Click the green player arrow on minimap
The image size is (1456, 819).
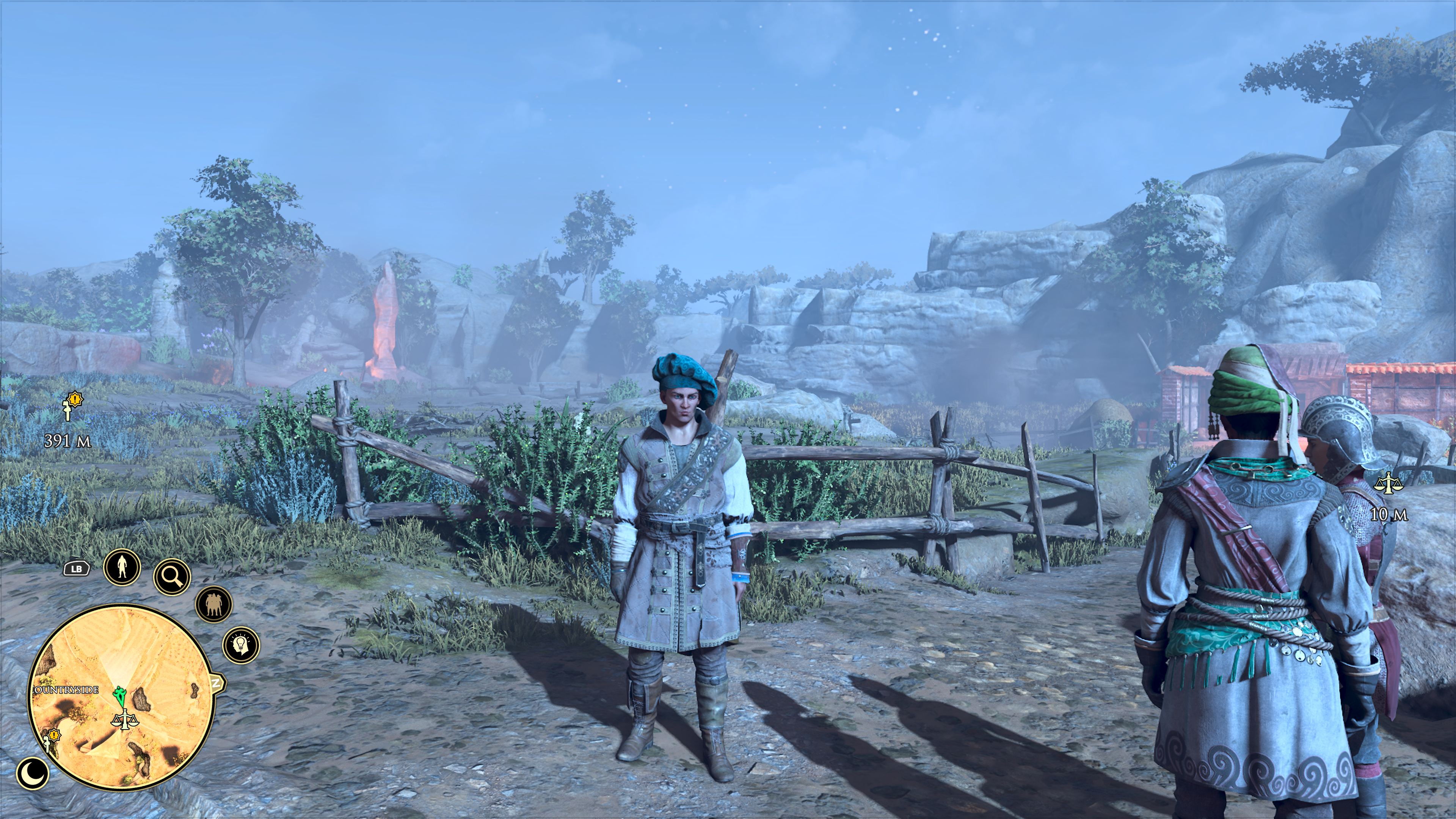tap(119, 697)
